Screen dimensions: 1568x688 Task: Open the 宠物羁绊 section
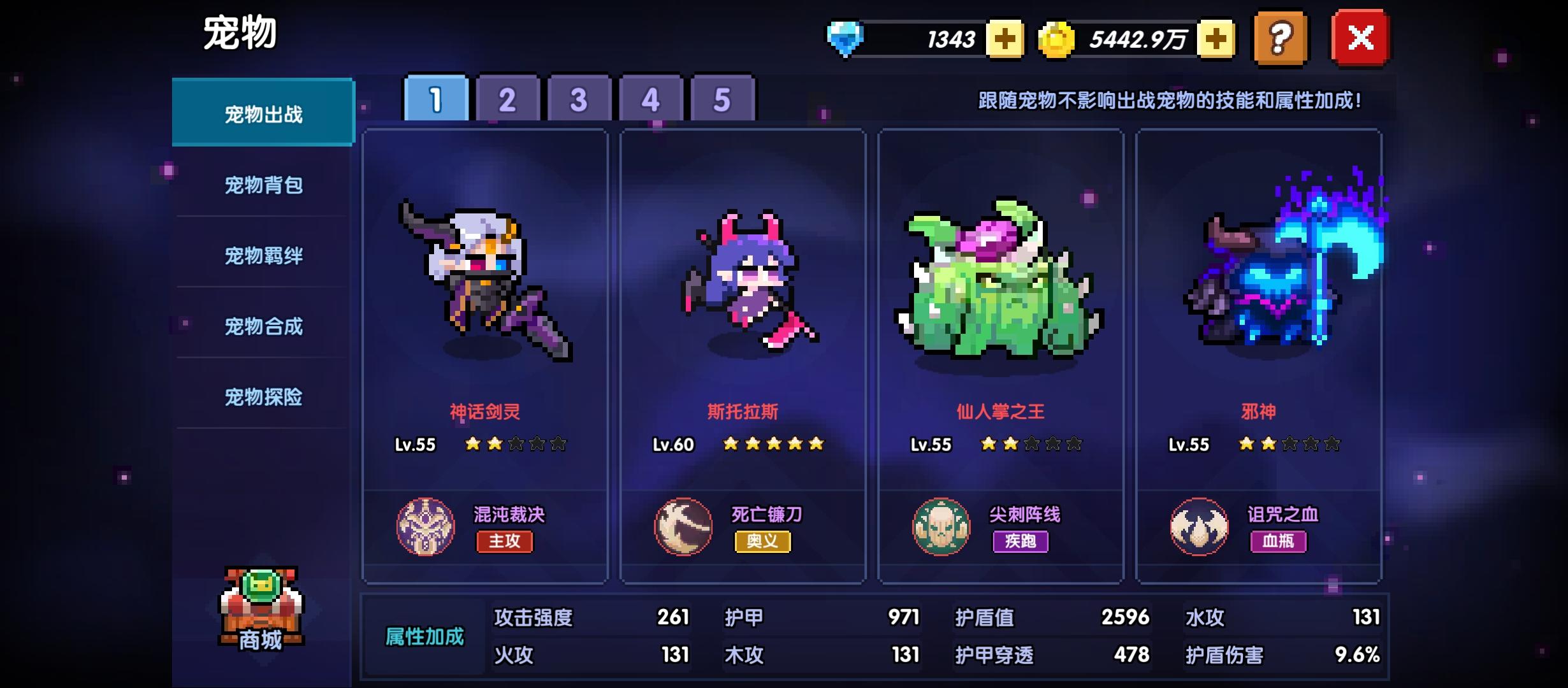click(263, 255)
